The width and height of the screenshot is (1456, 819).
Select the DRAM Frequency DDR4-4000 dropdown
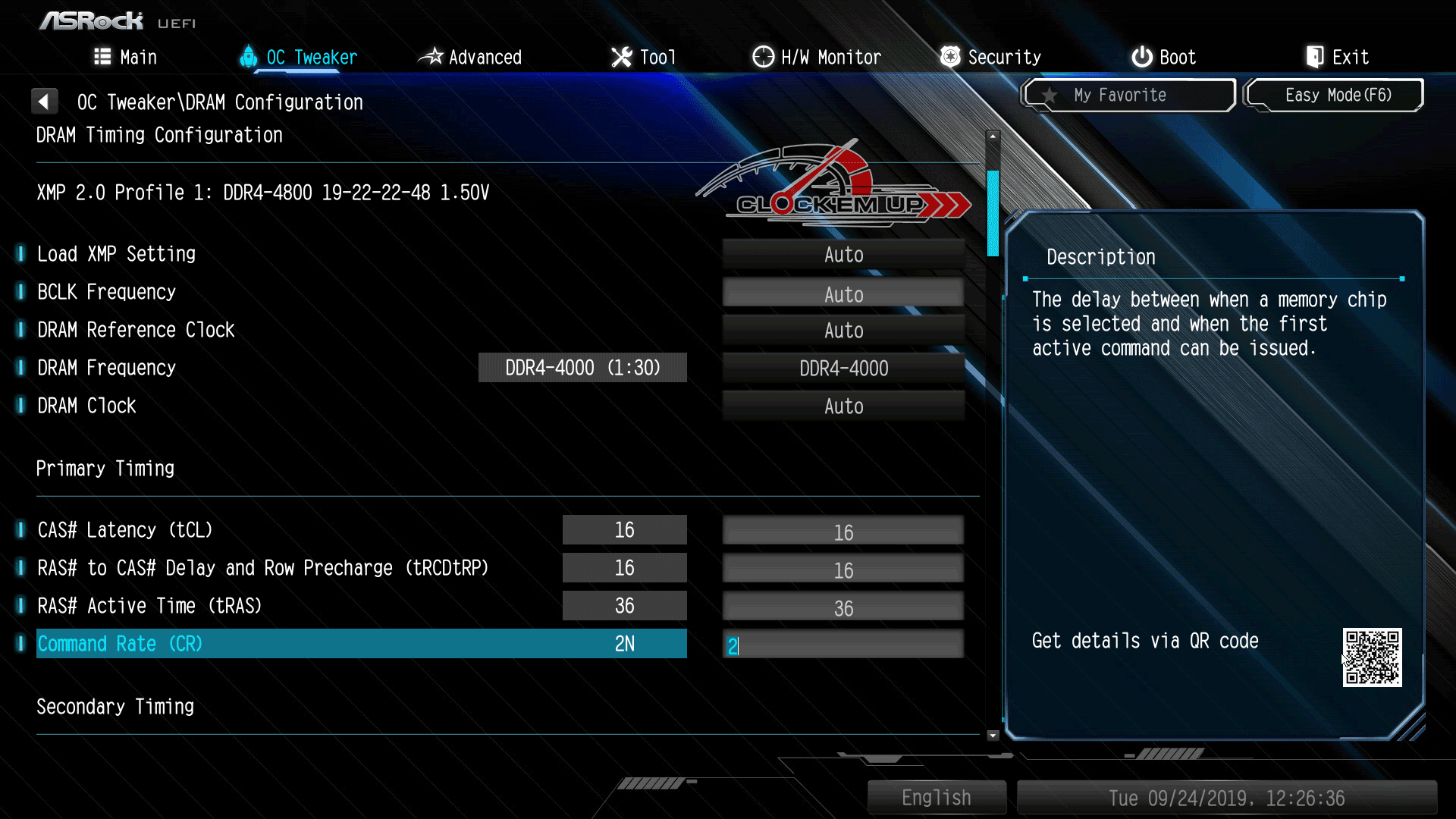[x=843, y=369]
